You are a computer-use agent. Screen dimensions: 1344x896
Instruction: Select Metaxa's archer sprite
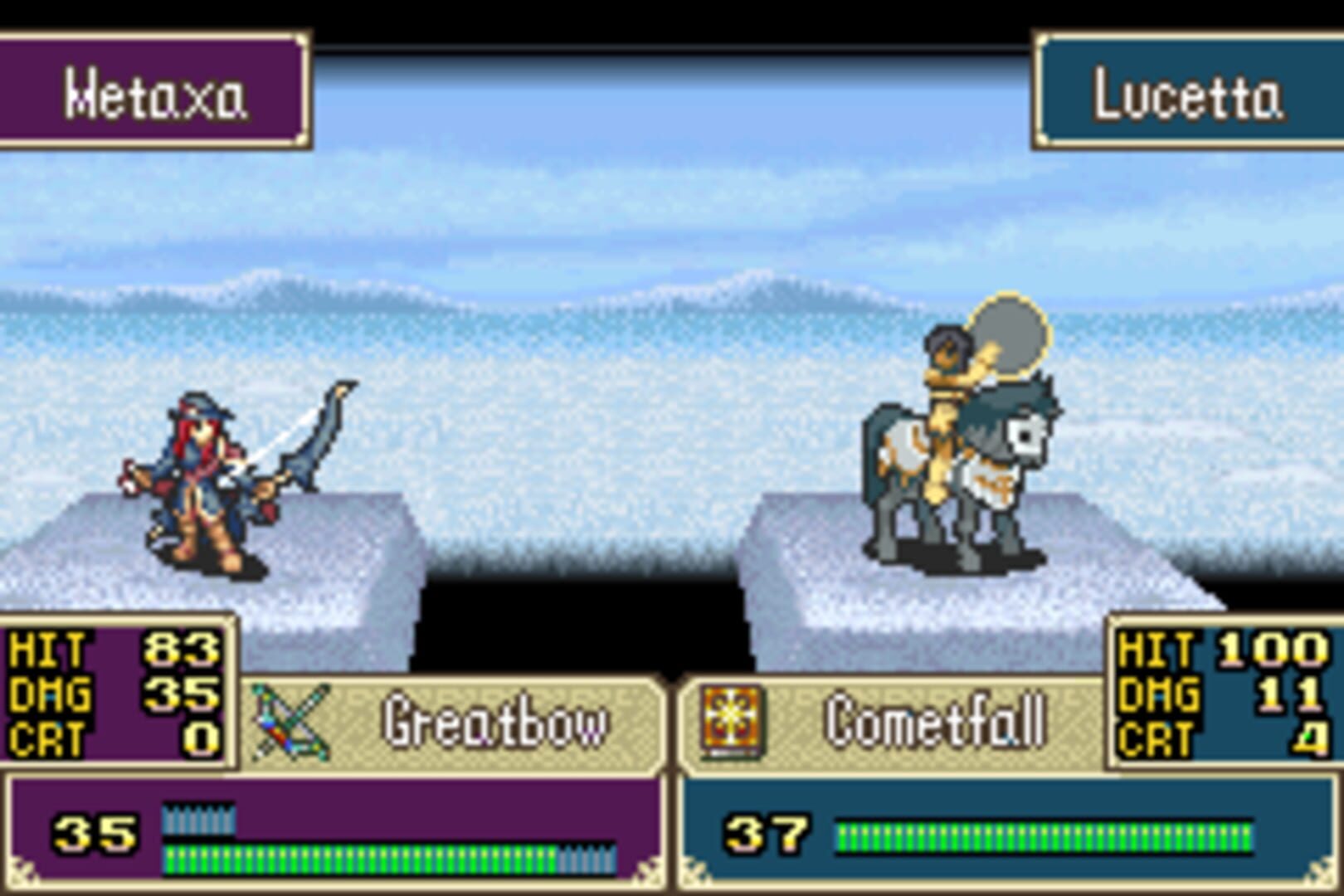tap(207, 481)
